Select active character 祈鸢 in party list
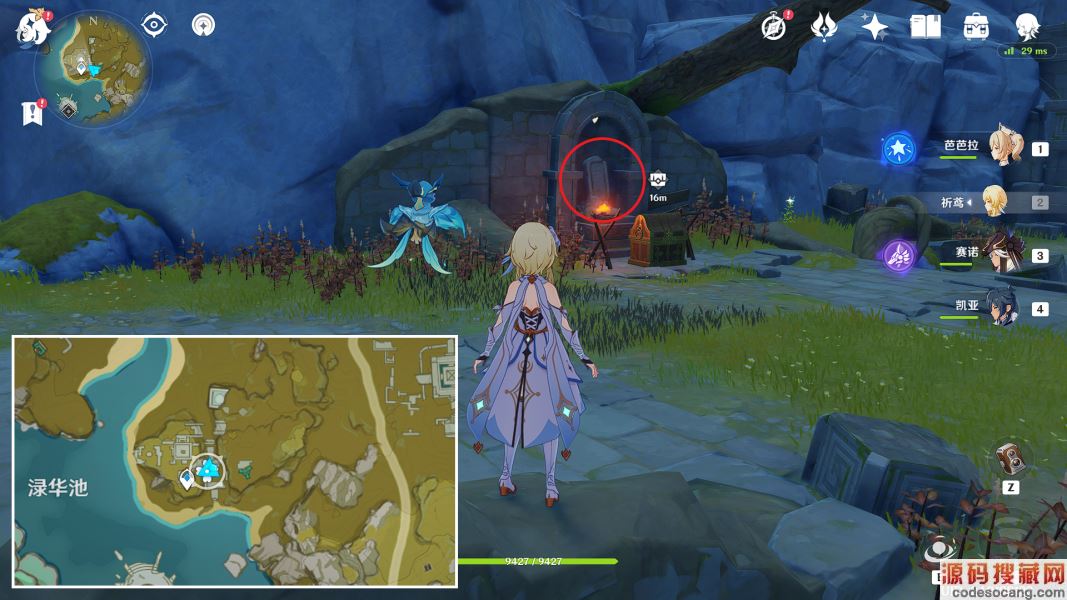This screenshot has width=1067, height=600. click(x=996, y=201)
